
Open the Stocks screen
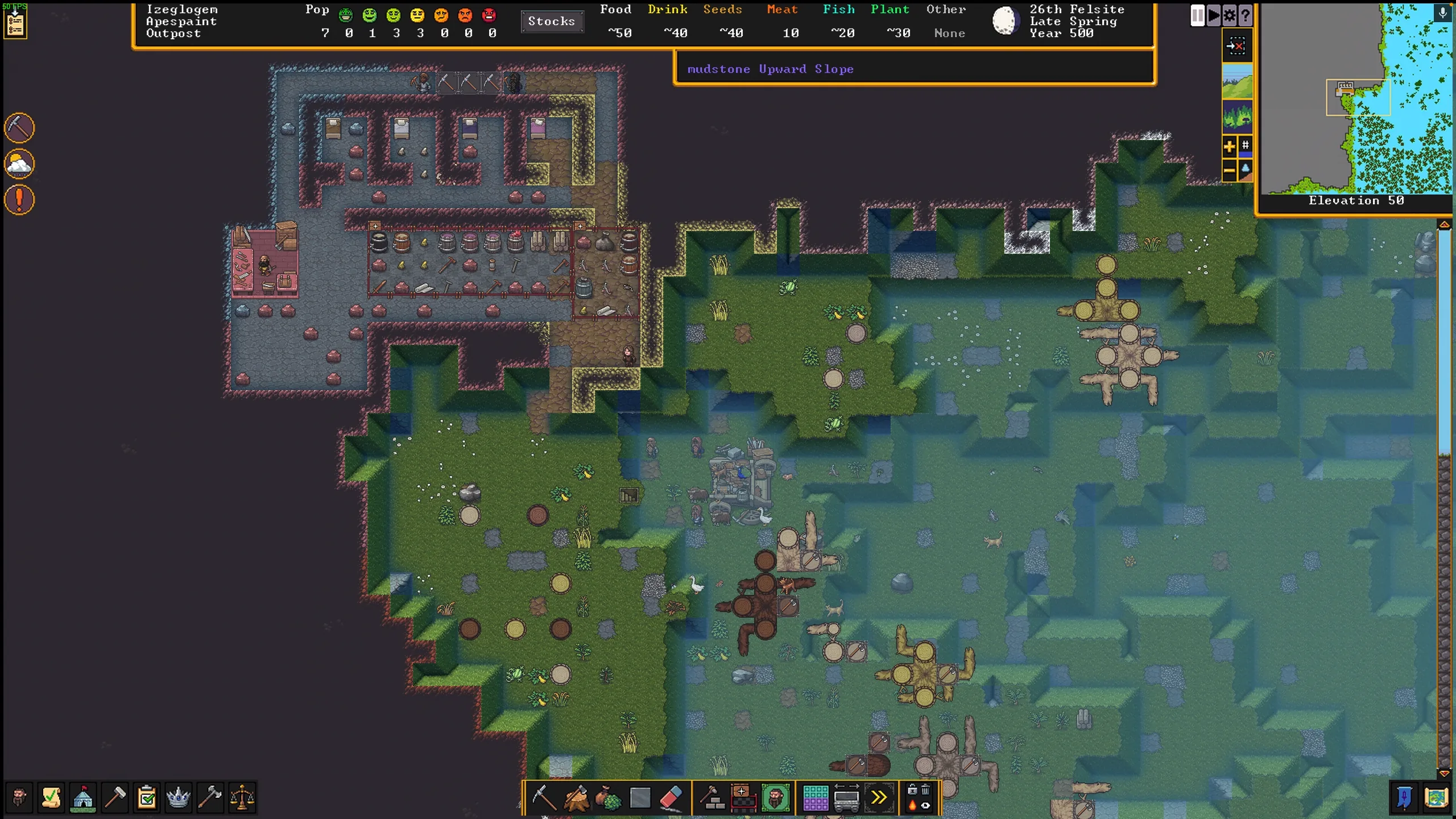click(x=551, y=22)
